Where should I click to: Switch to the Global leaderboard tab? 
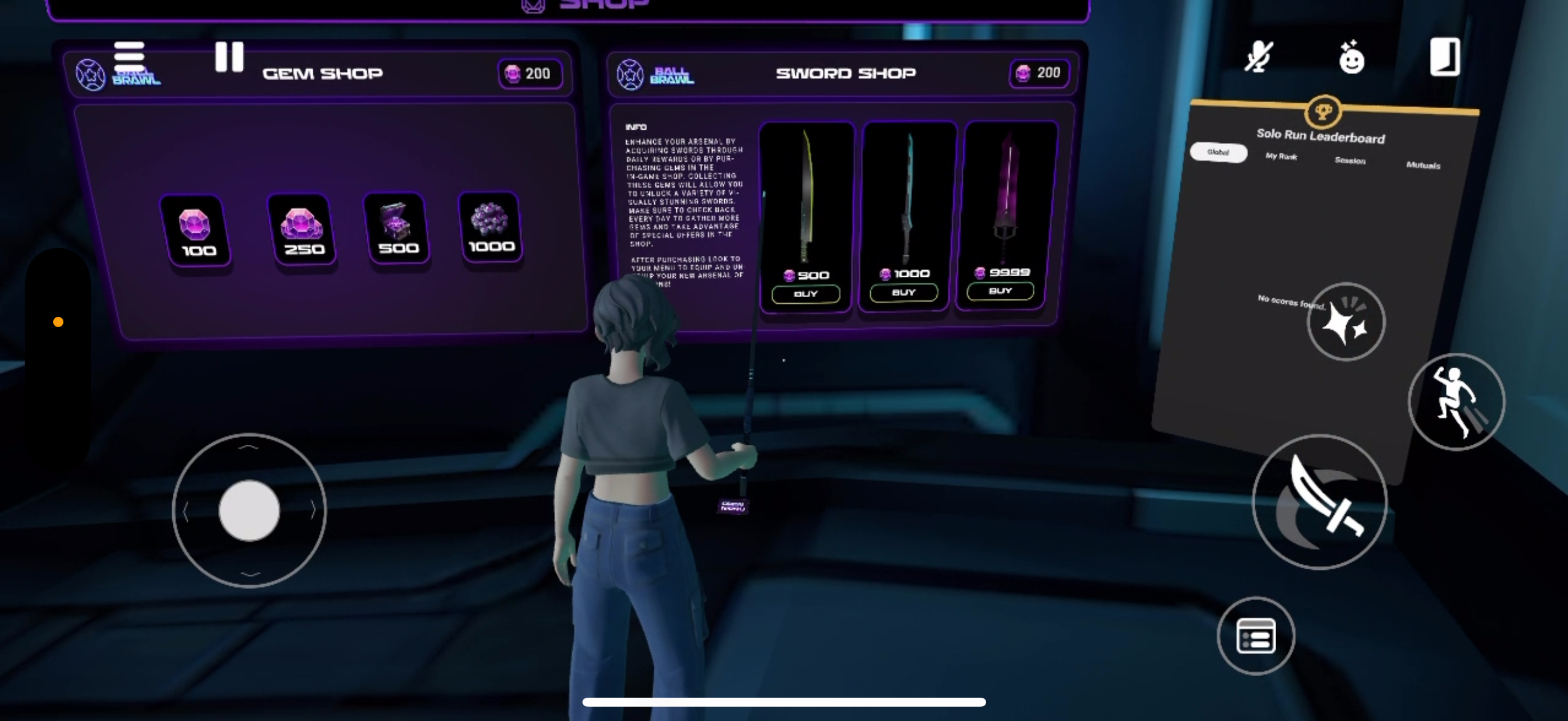click(x=1218, y=152)
